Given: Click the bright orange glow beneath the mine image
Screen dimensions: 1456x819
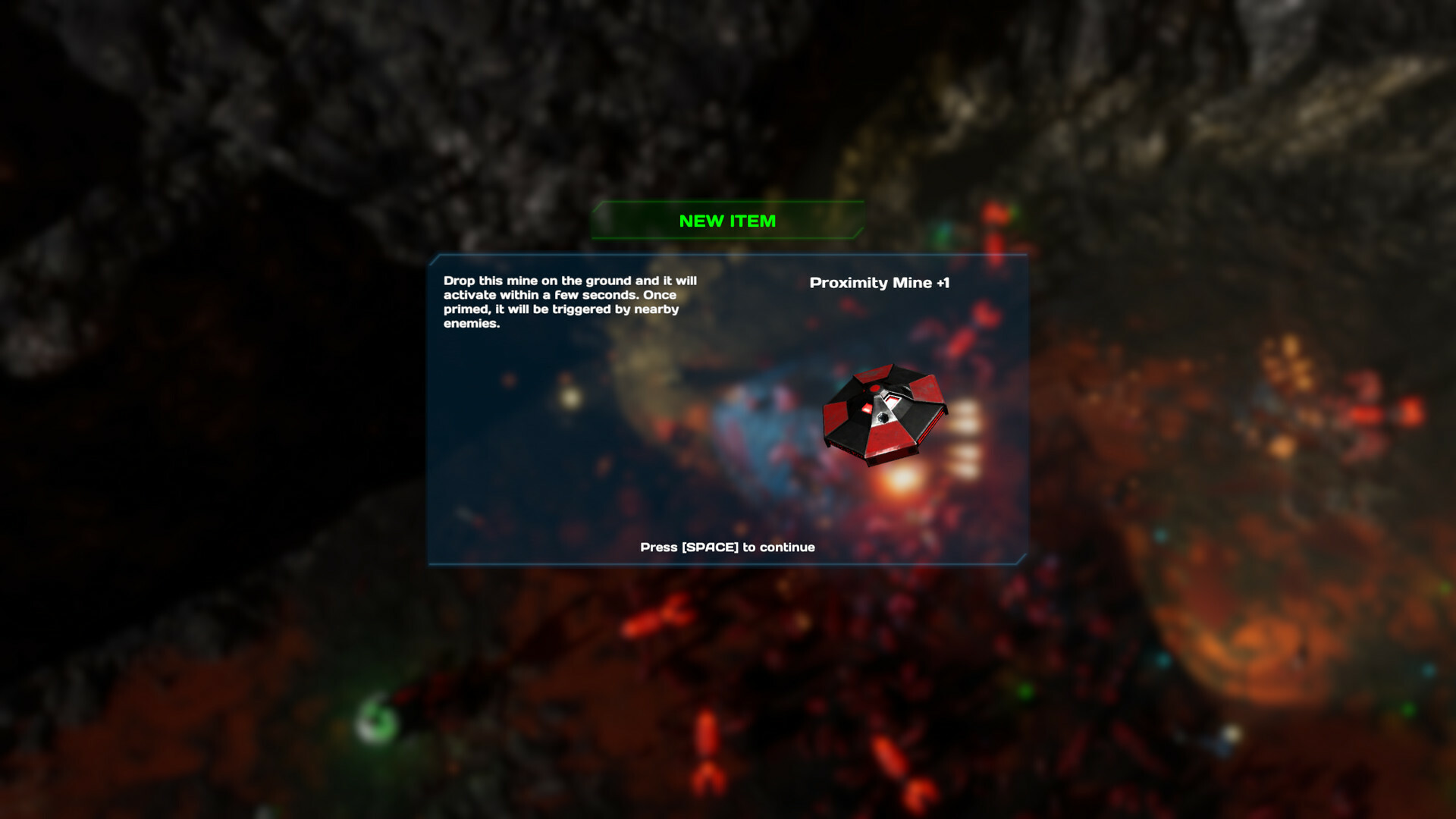Looking at the screenshot, I should [902, 479].
